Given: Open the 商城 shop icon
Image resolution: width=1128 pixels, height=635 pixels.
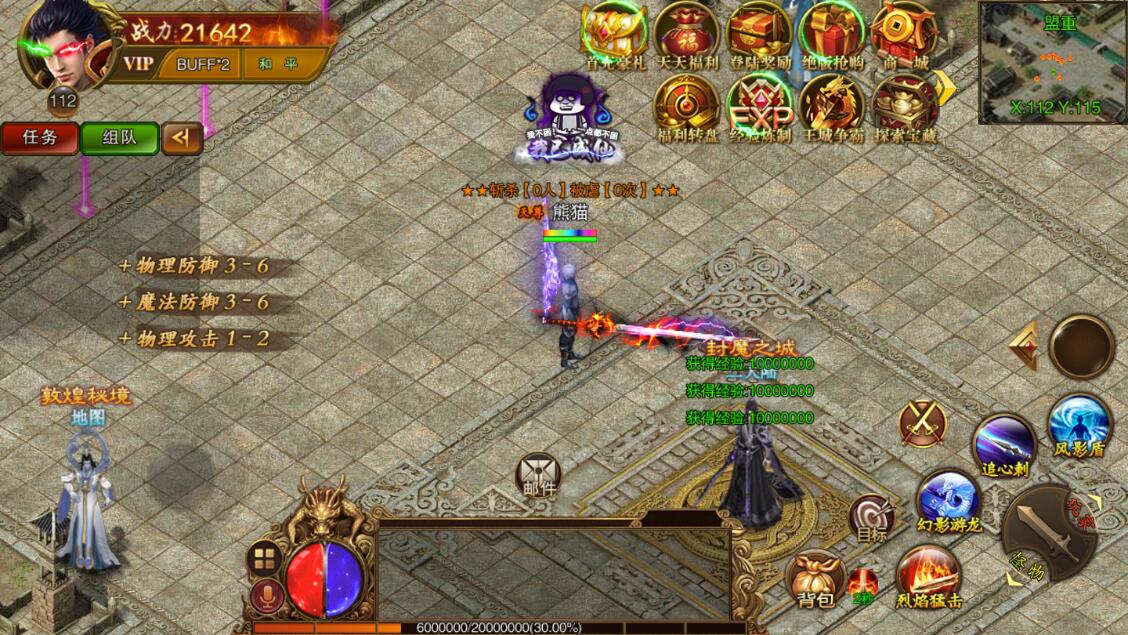Looking at the screenshot, I should tap(903, 33).
